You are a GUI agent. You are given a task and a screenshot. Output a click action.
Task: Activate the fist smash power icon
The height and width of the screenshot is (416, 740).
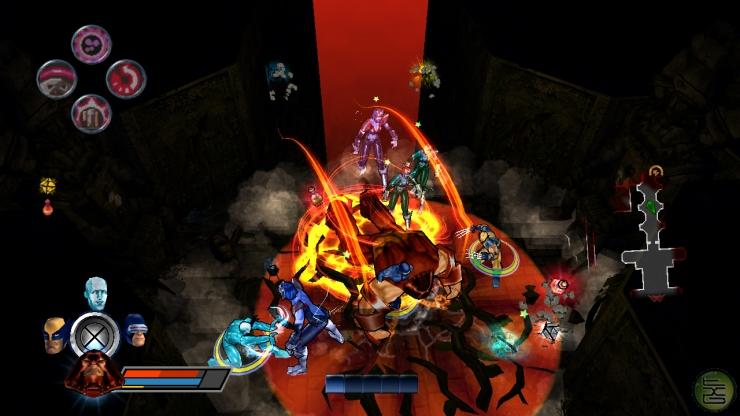click(x=91, y=112)
